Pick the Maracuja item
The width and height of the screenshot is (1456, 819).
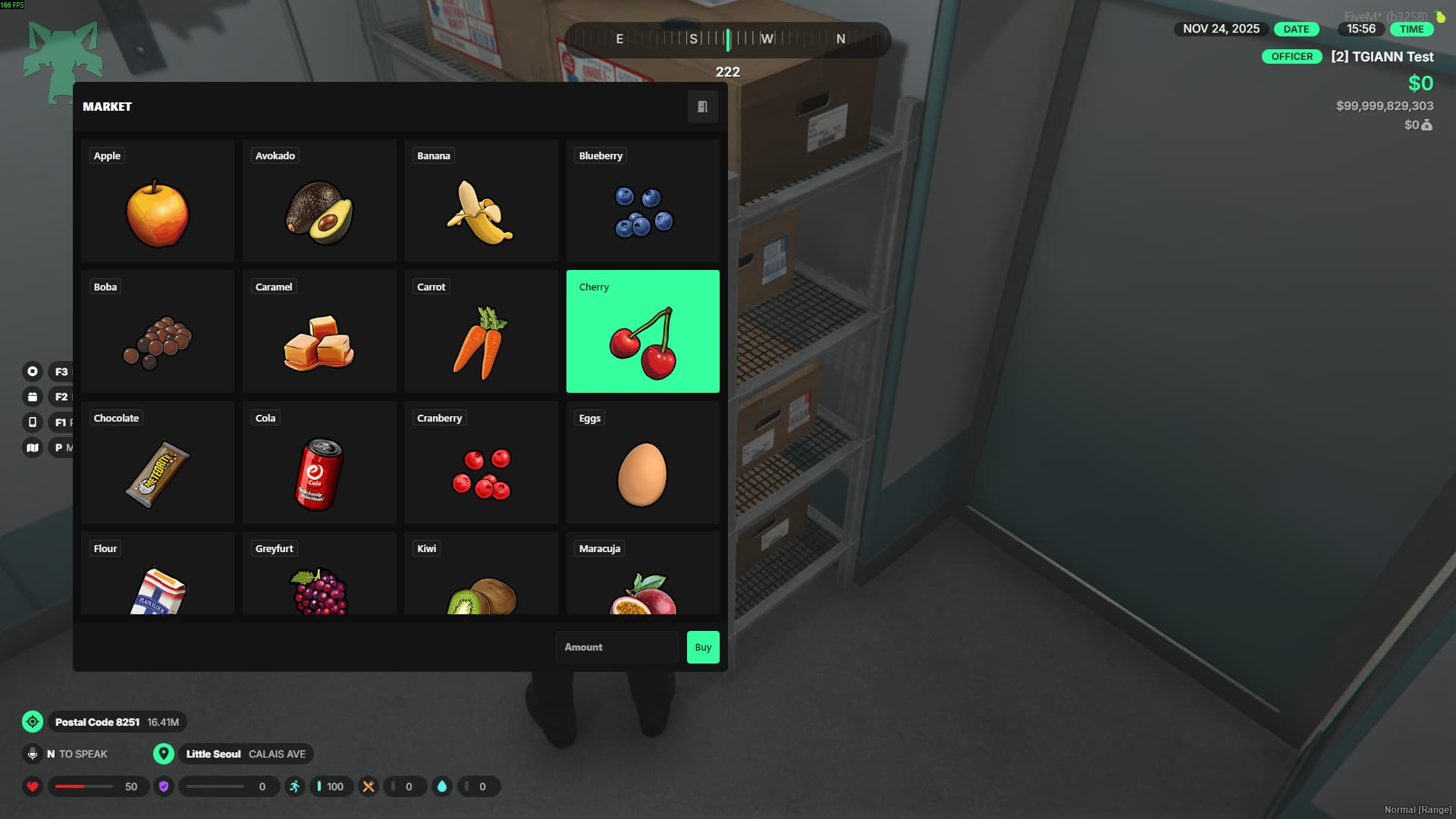[642, 575]
